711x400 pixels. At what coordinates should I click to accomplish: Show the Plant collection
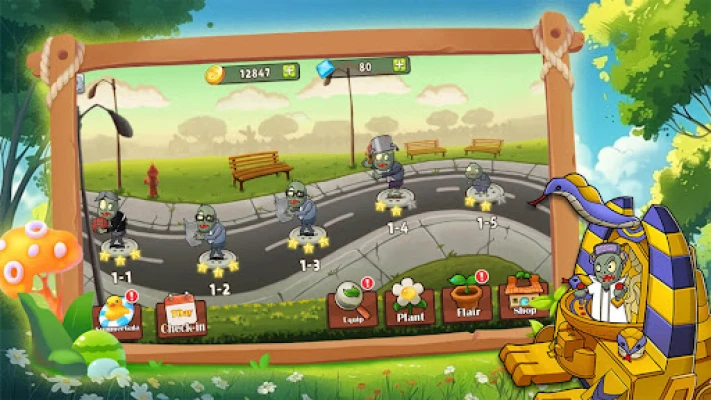point(409,301)
